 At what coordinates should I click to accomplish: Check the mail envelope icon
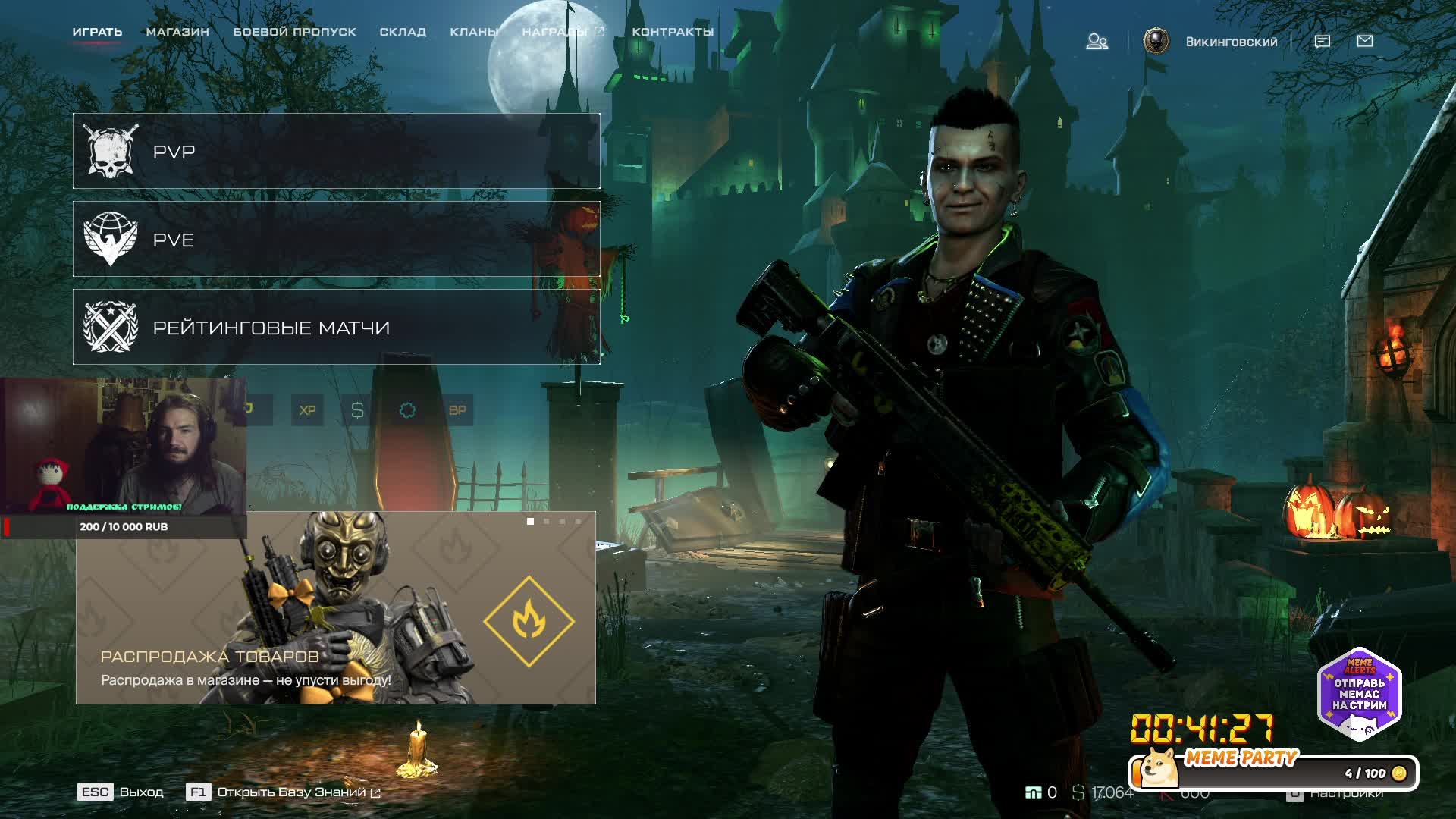(1365, 41)
